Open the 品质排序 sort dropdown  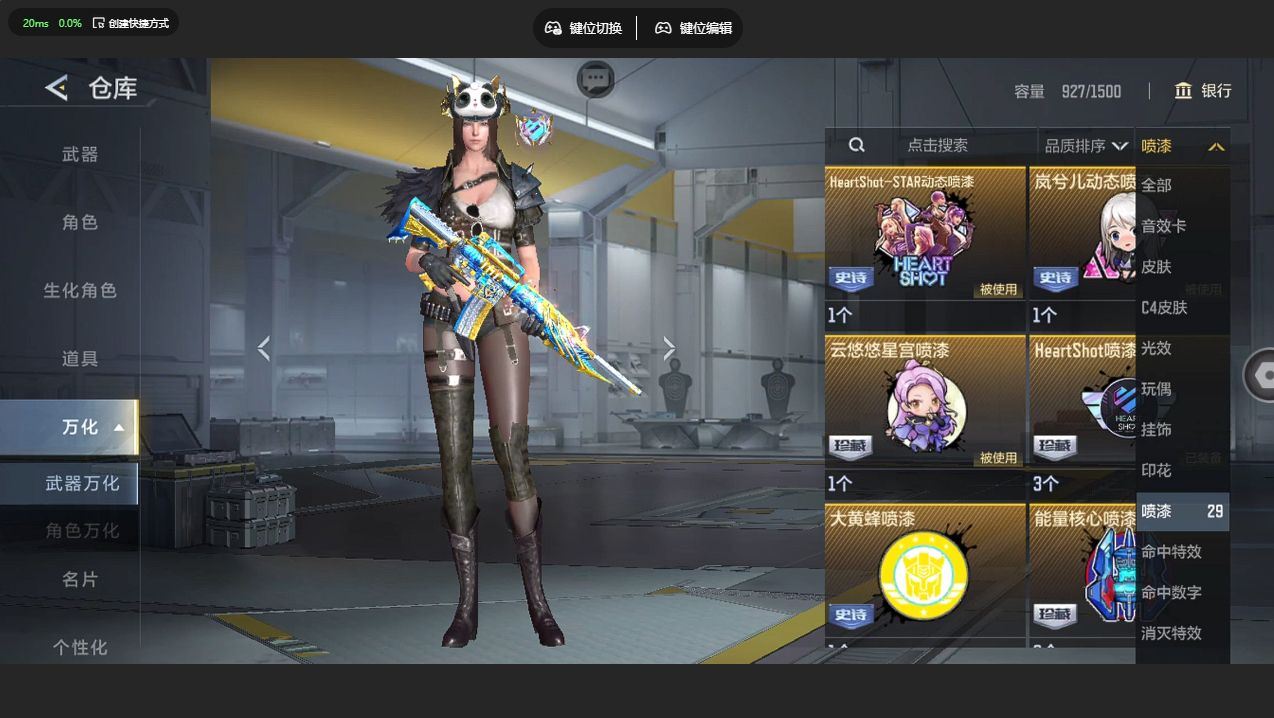click(x=1086, y=146)
